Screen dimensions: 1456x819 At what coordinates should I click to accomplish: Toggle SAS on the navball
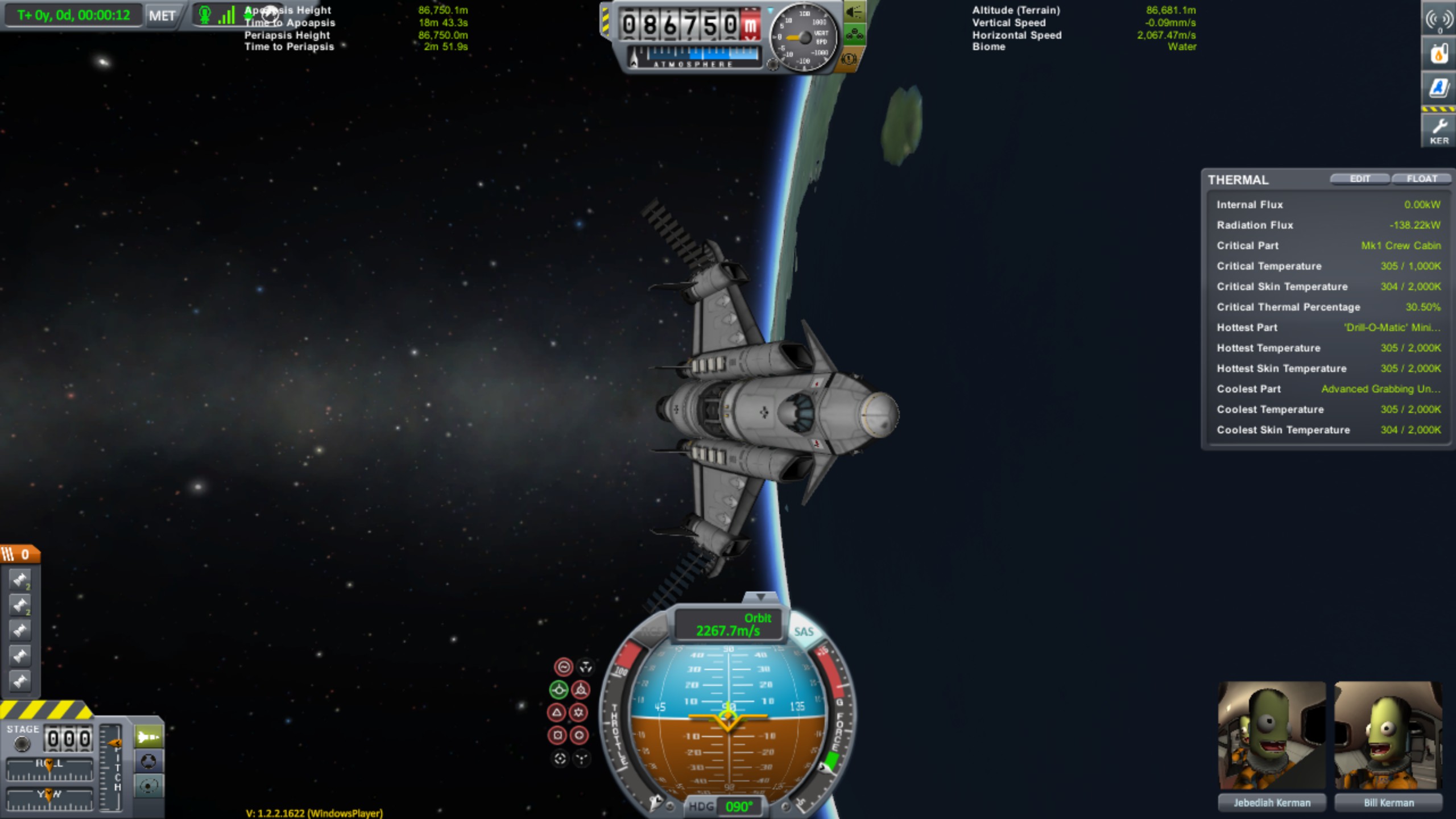point(803,631)
